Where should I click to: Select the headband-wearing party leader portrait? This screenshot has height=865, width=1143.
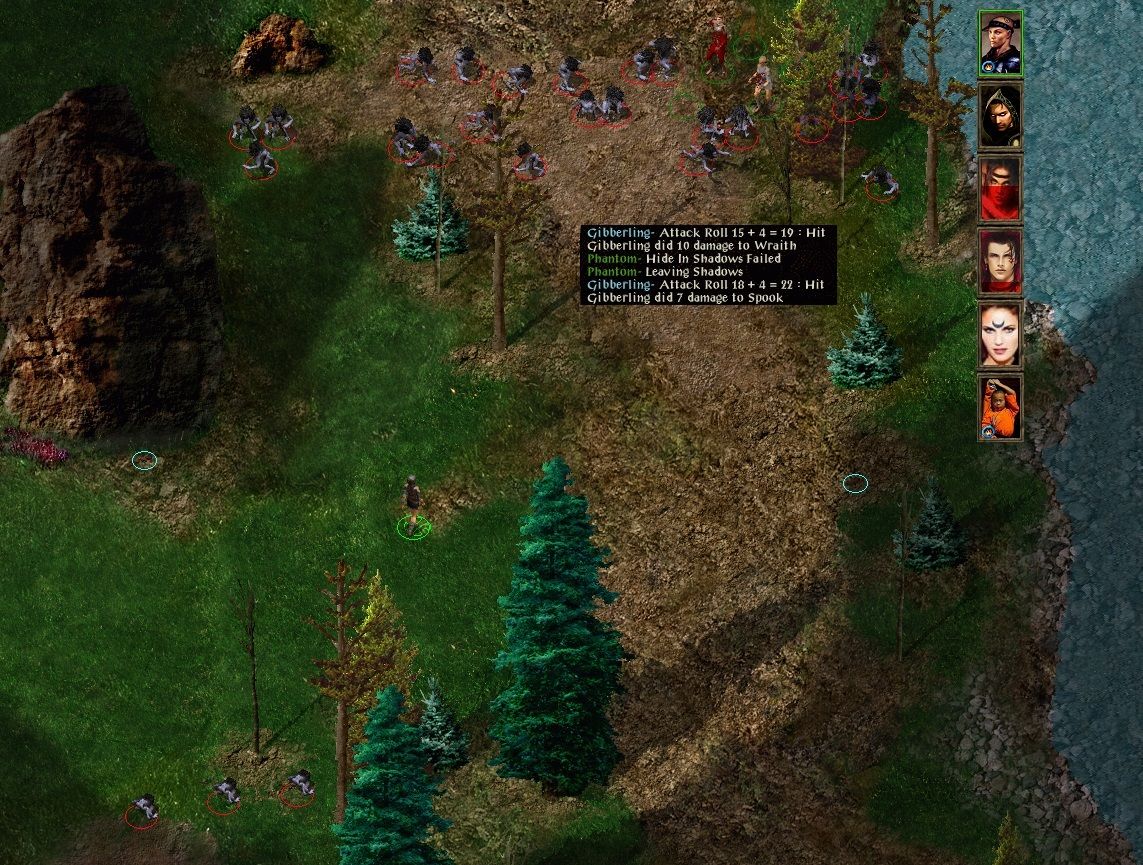[1000, 43]
